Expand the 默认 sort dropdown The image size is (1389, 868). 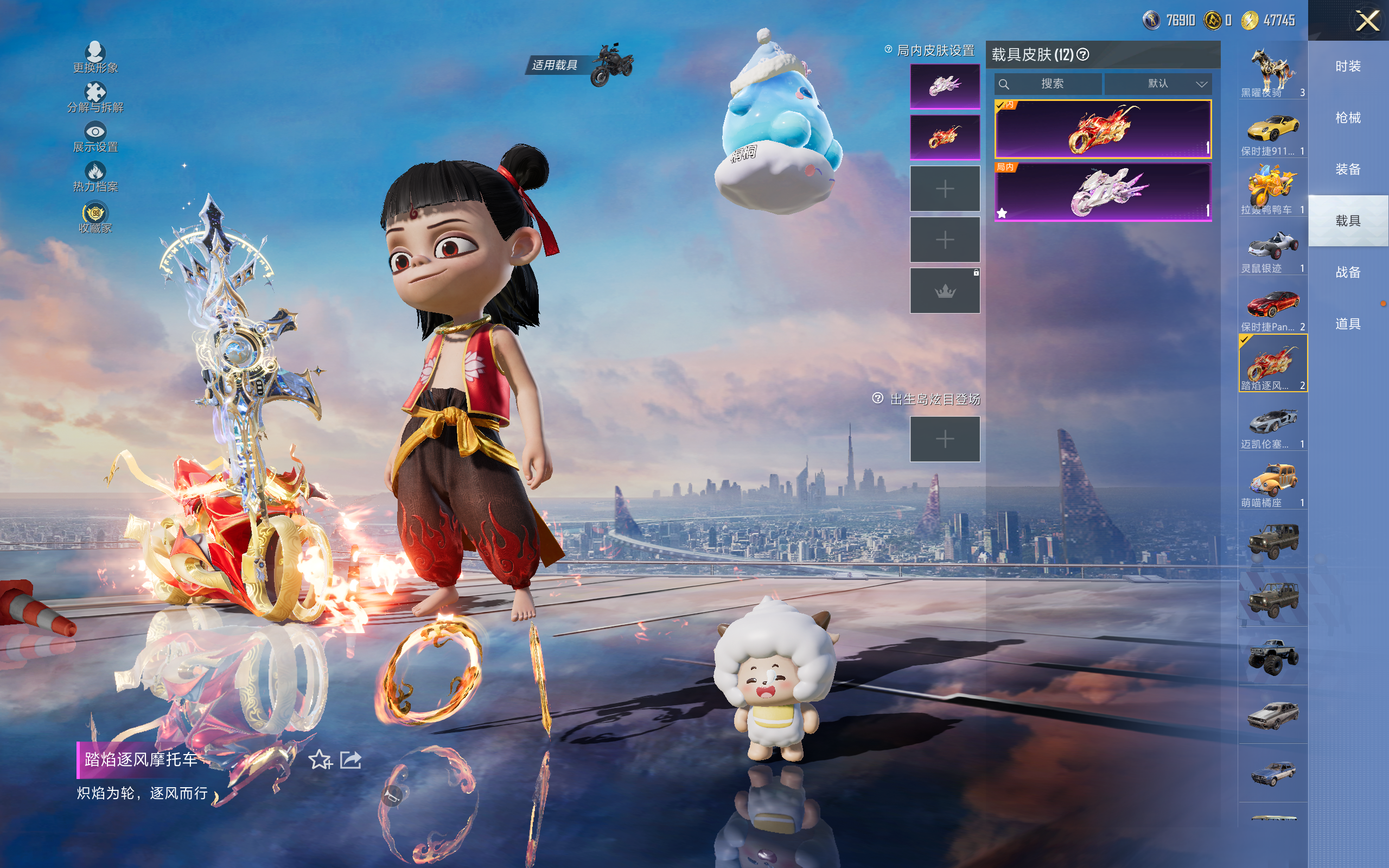click(x=1158, y=84)
